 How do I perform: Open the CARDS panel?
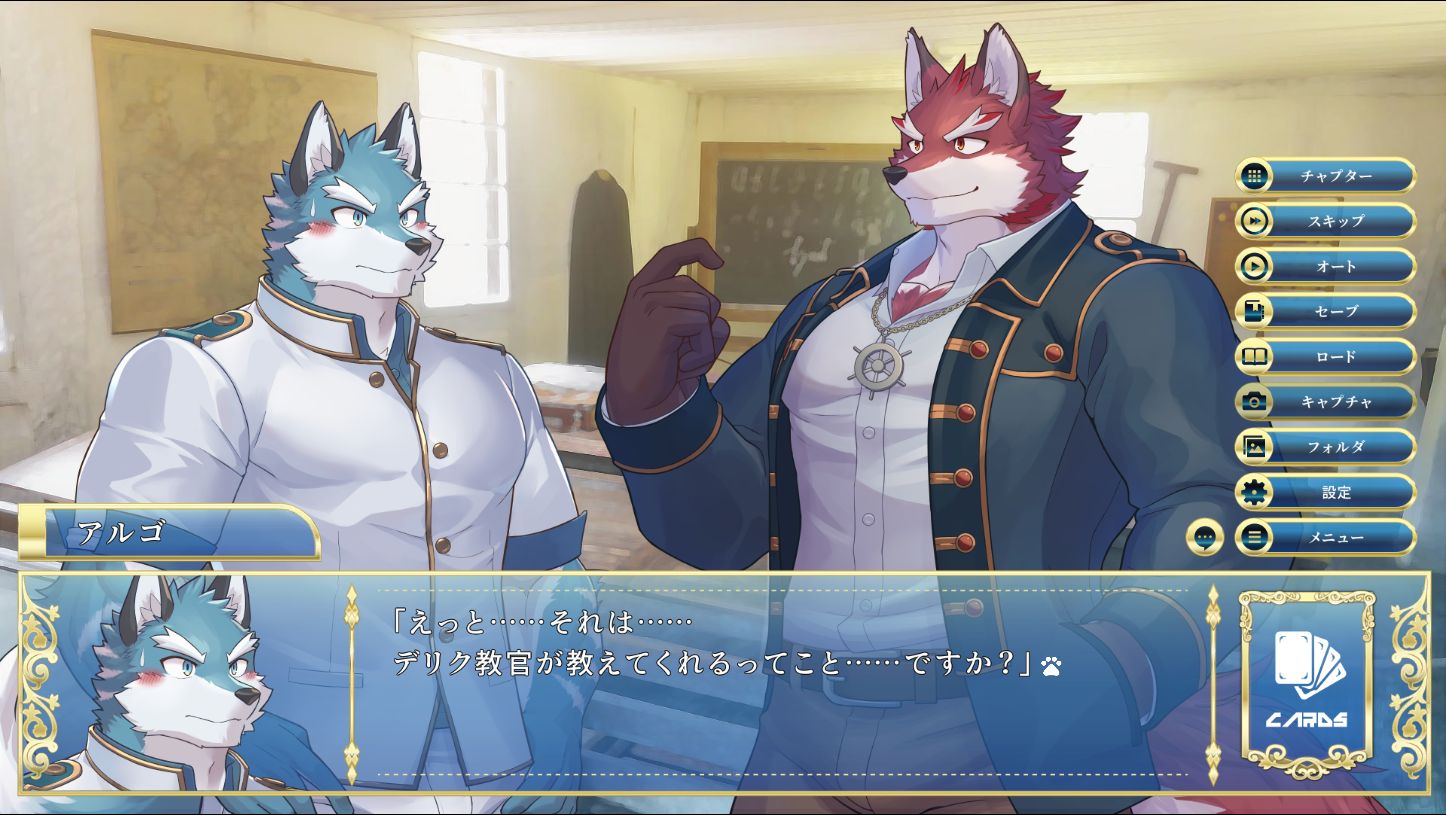point(1308,682)
